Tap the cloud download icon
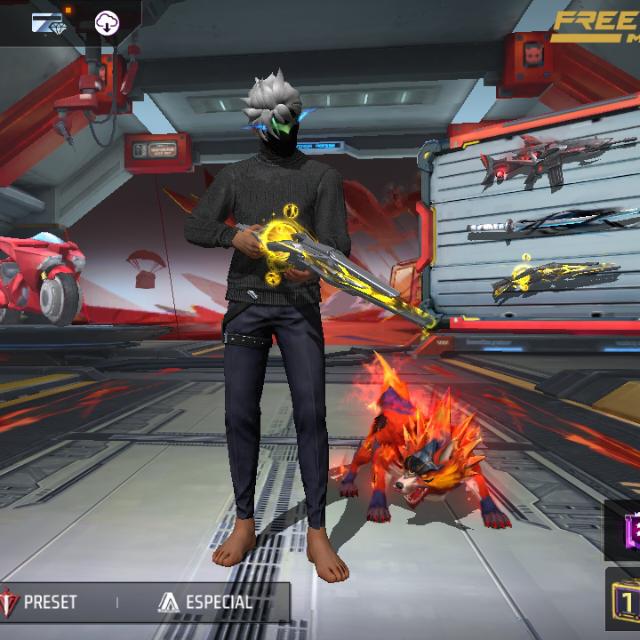The width and height of the screenshot is (640, 640). (106, 22)
